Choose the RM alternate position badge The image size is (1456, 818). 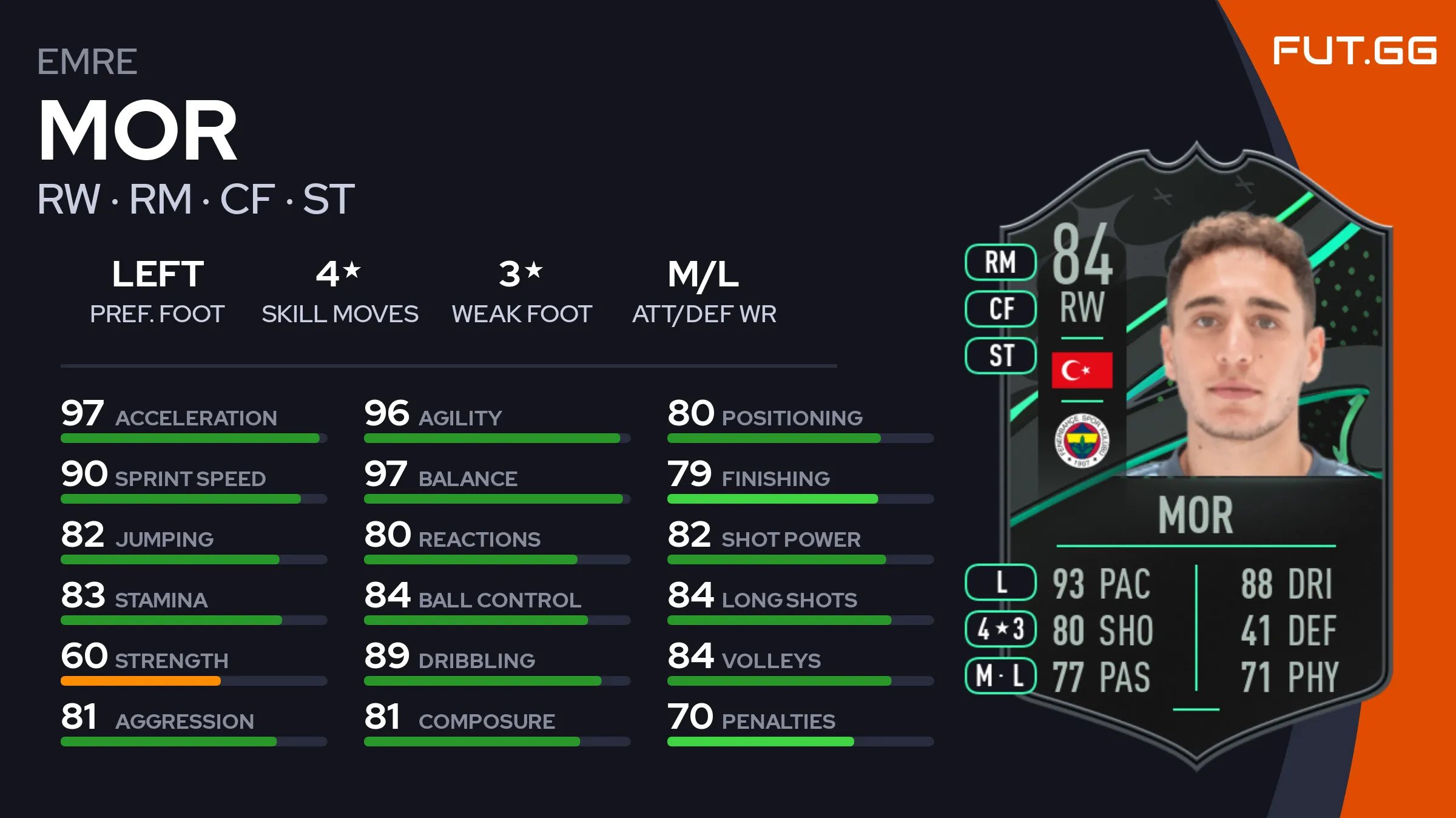(1000, 262)
